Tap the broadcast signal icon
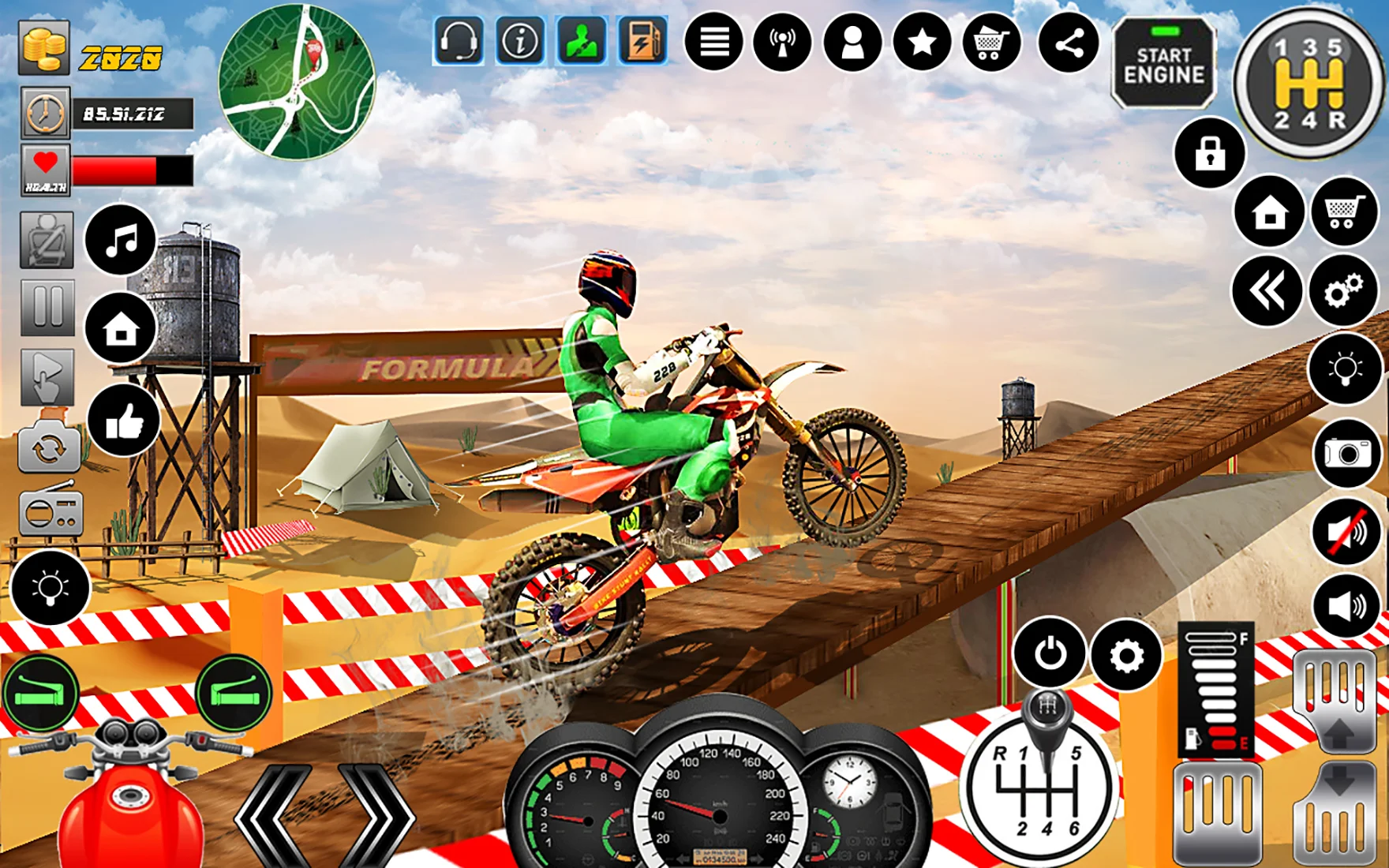Screen dimensions: 1389x868 (782, 43)
